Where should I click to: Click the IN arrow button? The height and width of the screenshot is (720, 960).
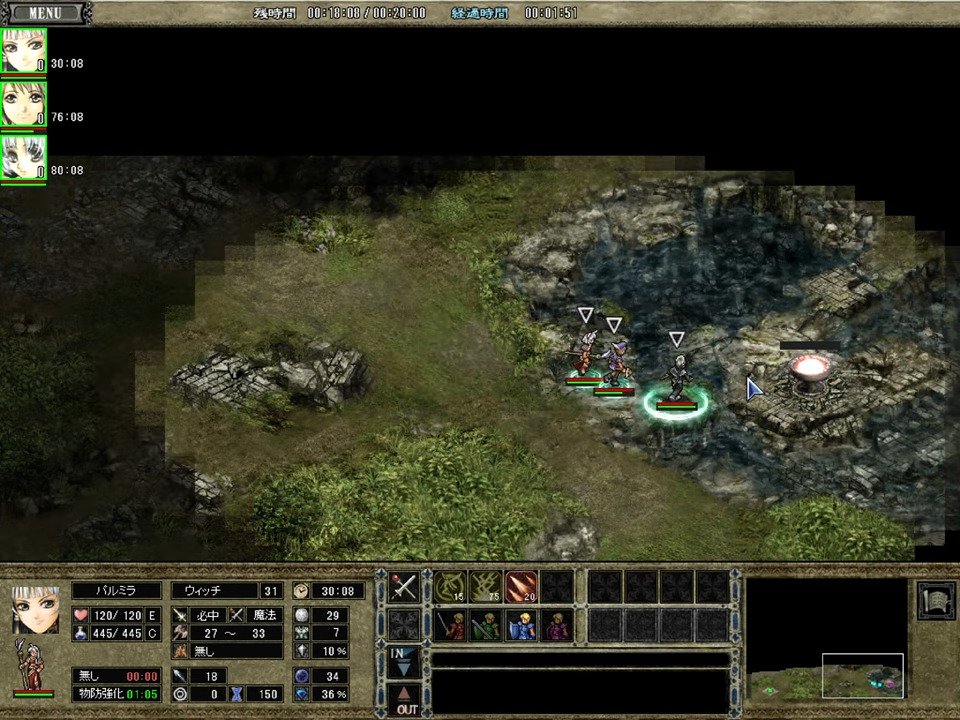pyautogui.click(x=404, y=659)
